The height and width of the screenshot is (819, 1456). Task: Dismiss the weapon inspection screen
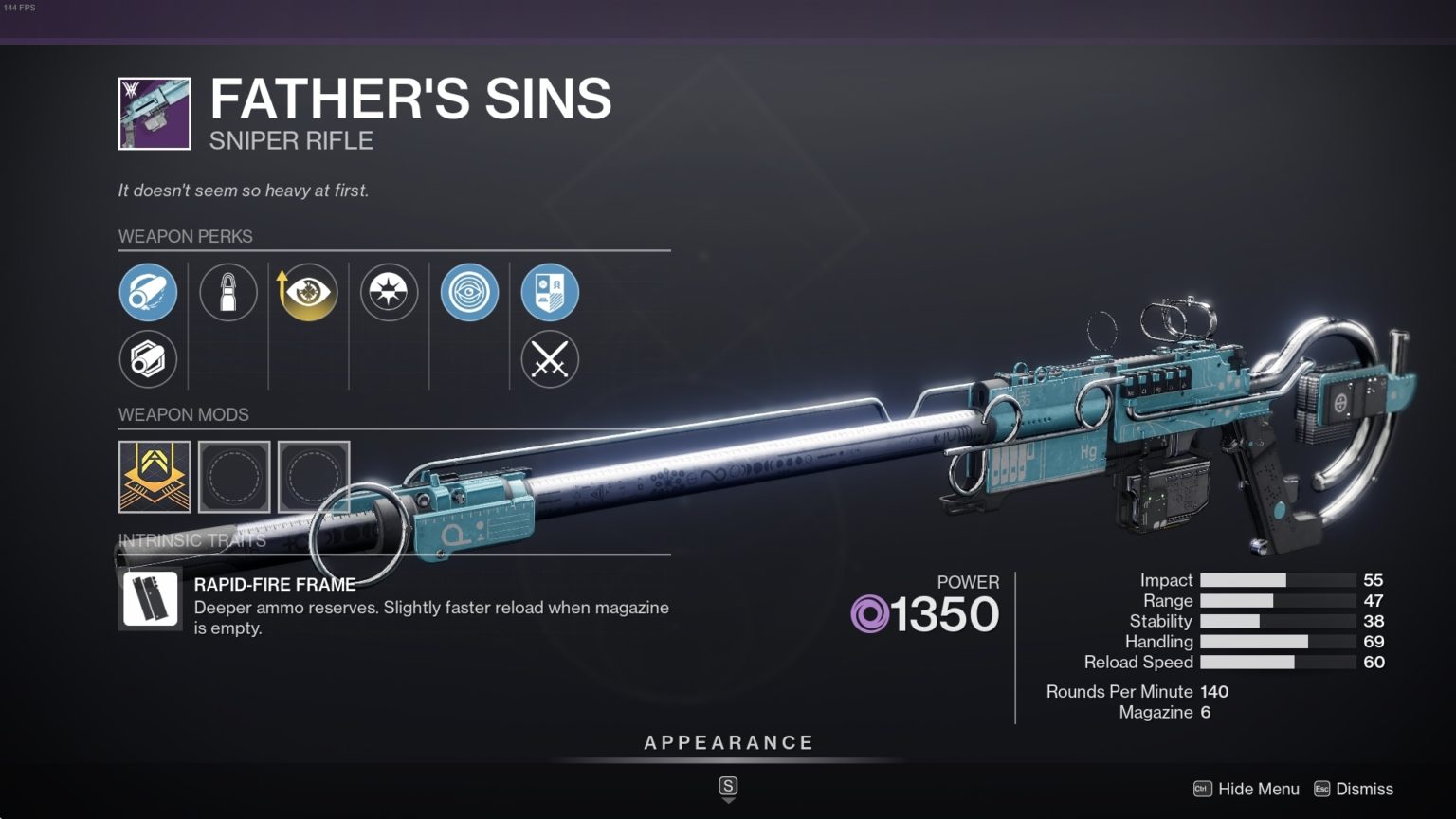(1354, 789)
